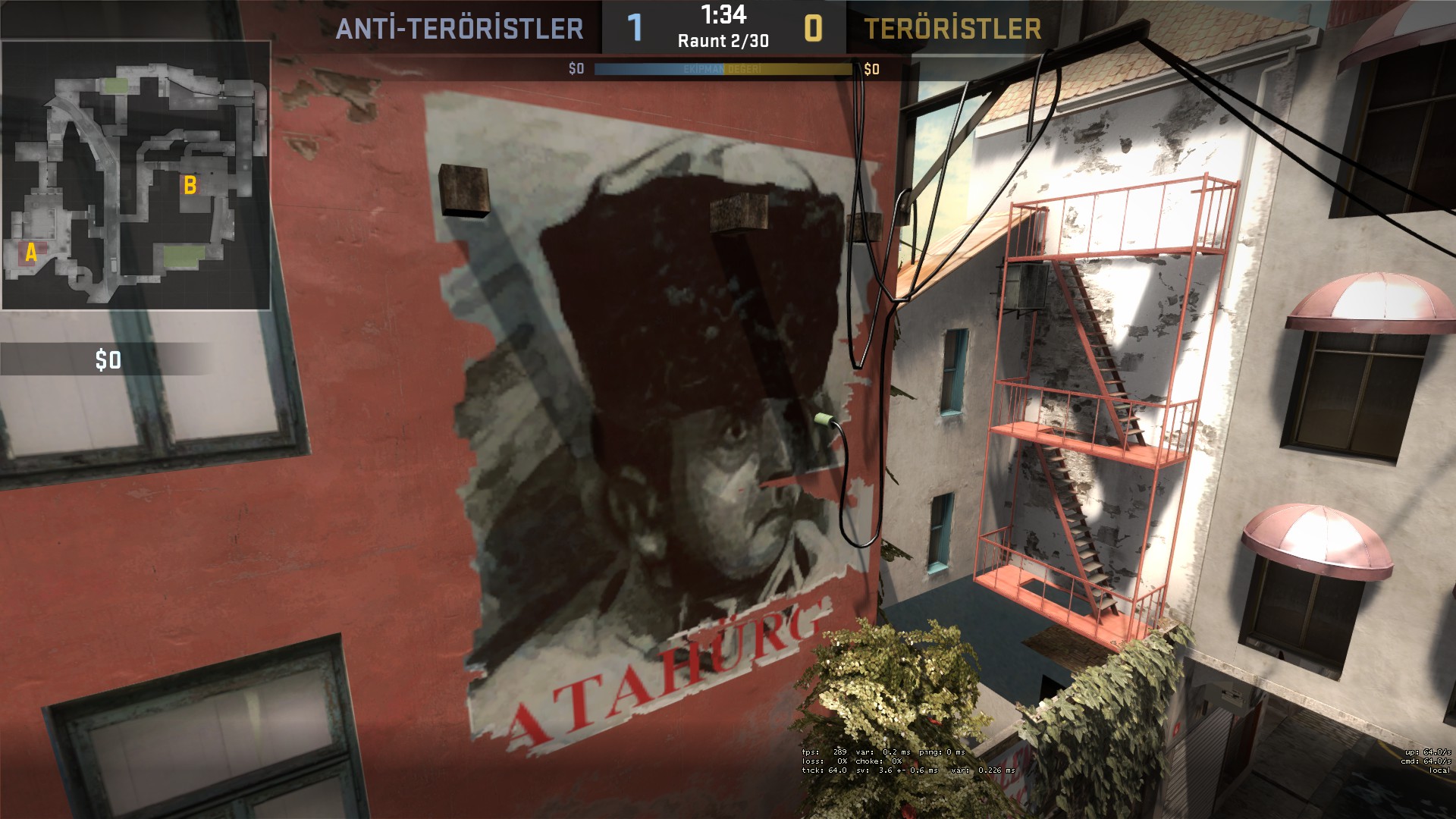Click the radar minimap
Viewport: 1456px width, 819px height.
136,176
